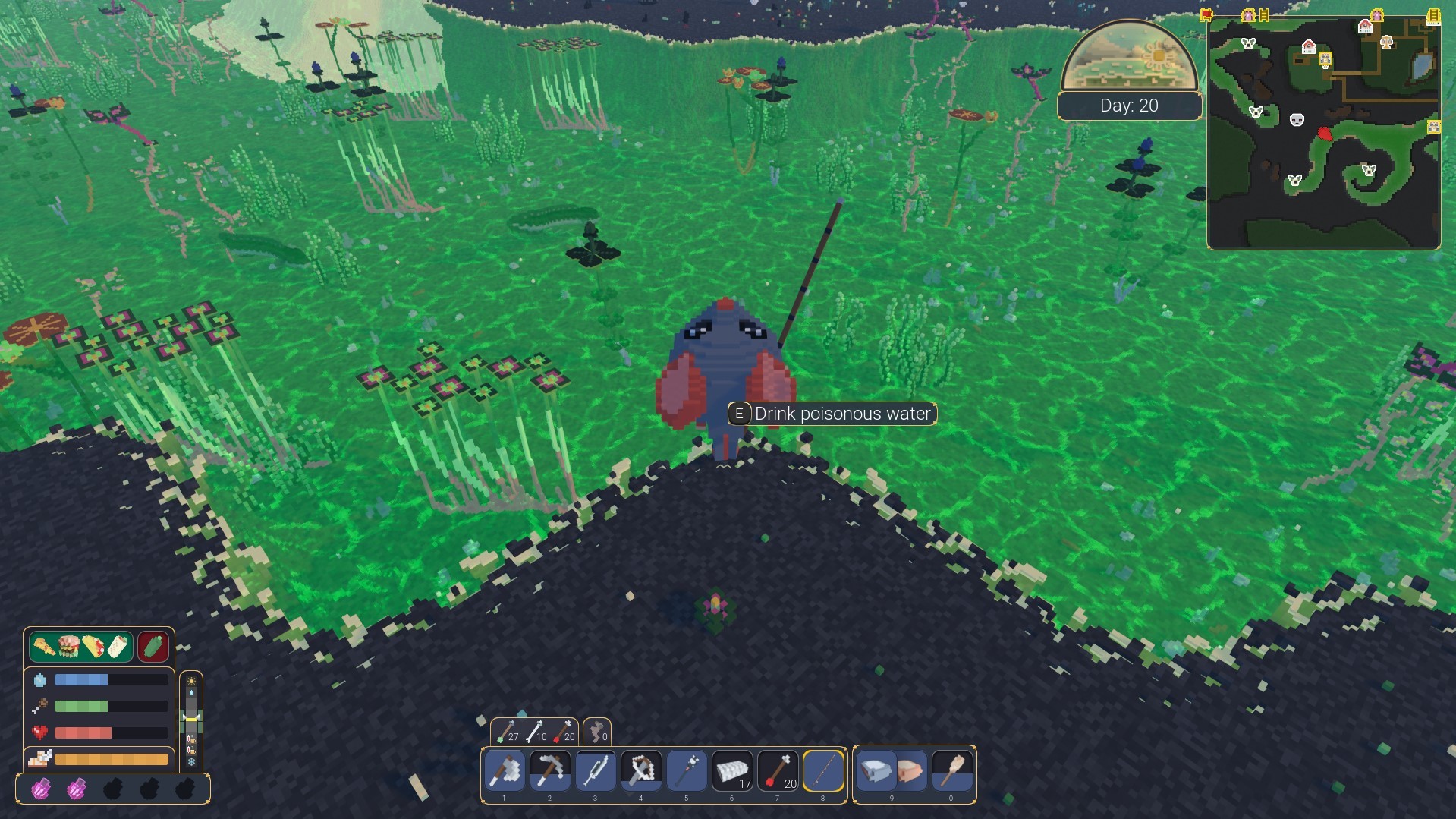The height and width of the screenshot is (819, 1456).
Task: Click the water droplet icon on the gauge
Action: pos(190,692)
